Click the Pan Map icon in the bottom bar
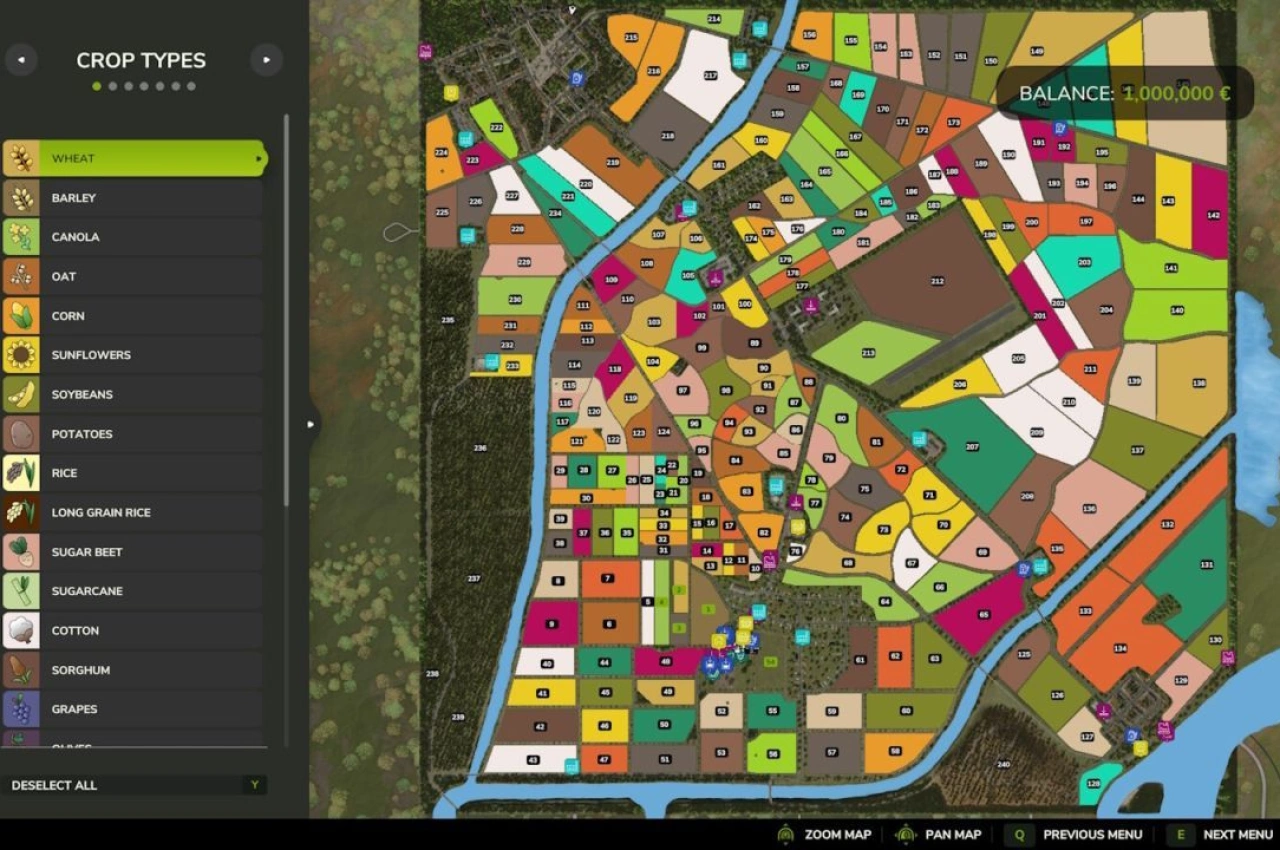Viewport: 1280px width, 850px height. tap(906, 834)
